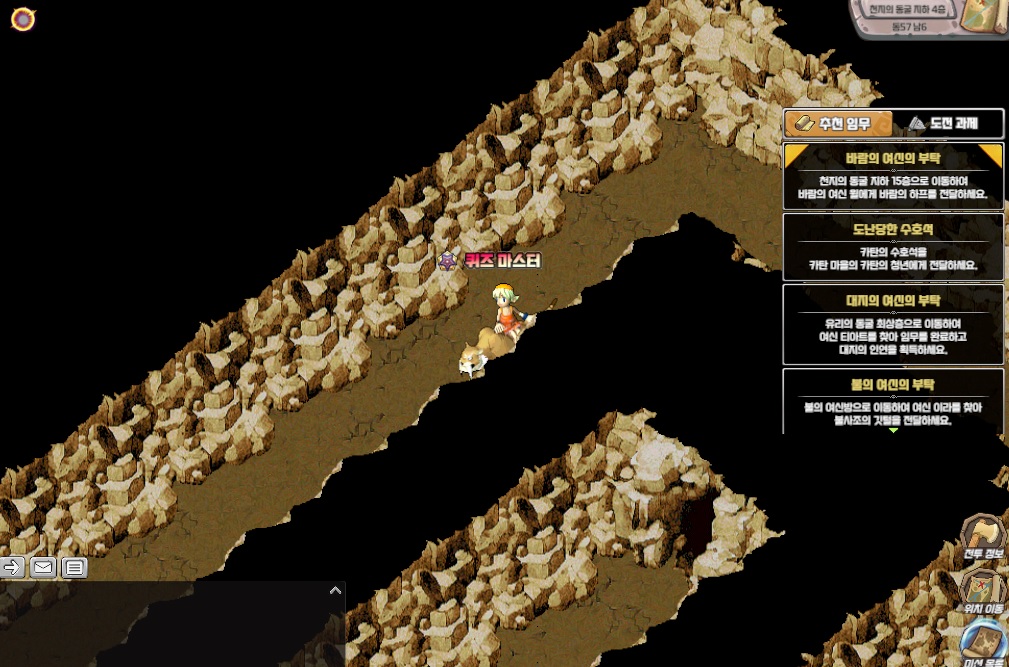The image size is (1009, 667).
Task: Select the 바람의 여신의 부탁 quest
Action: [x=893, y=176]
